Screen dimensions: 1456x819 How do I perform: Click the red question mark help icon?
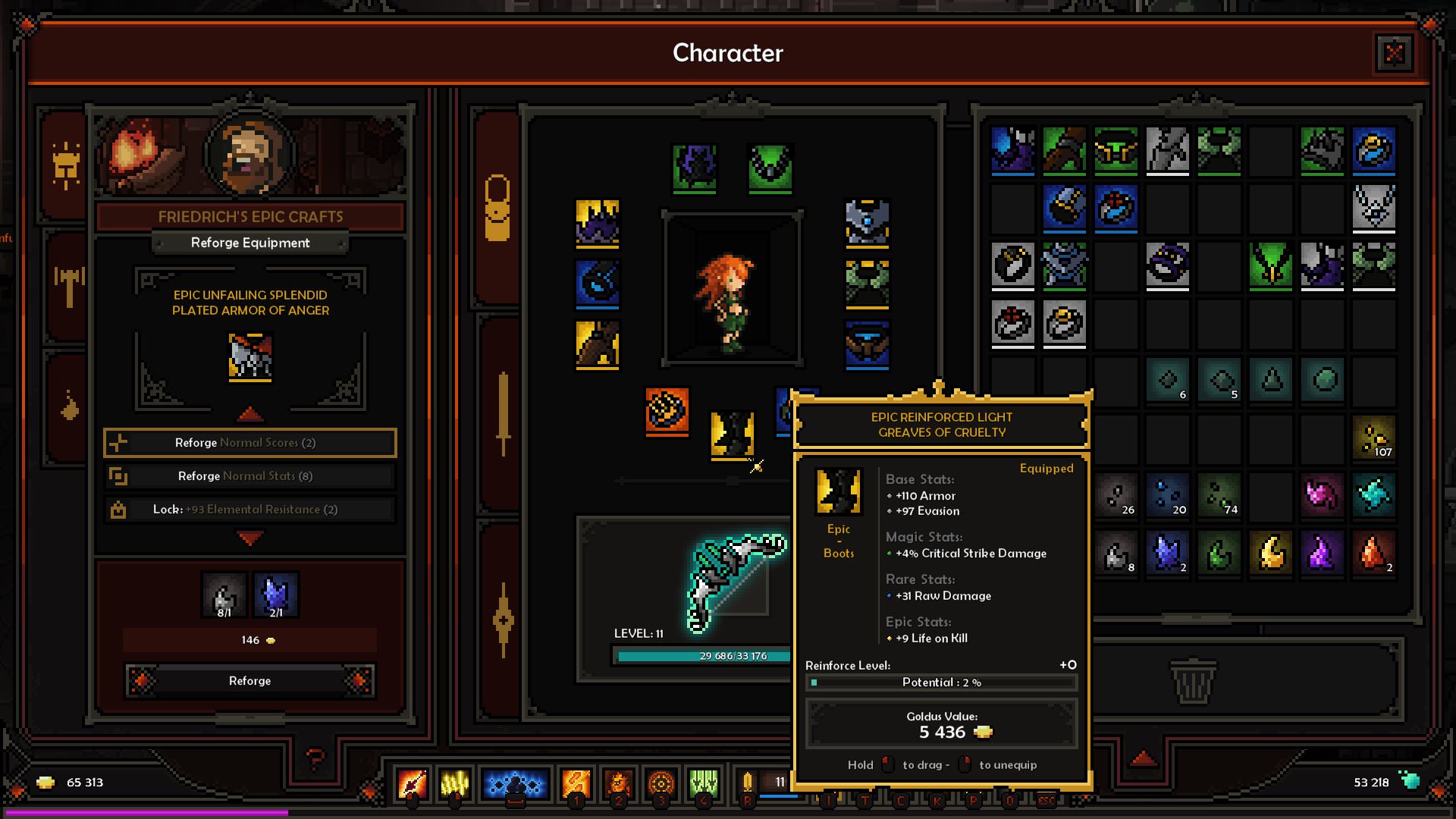tap(315, 757)
